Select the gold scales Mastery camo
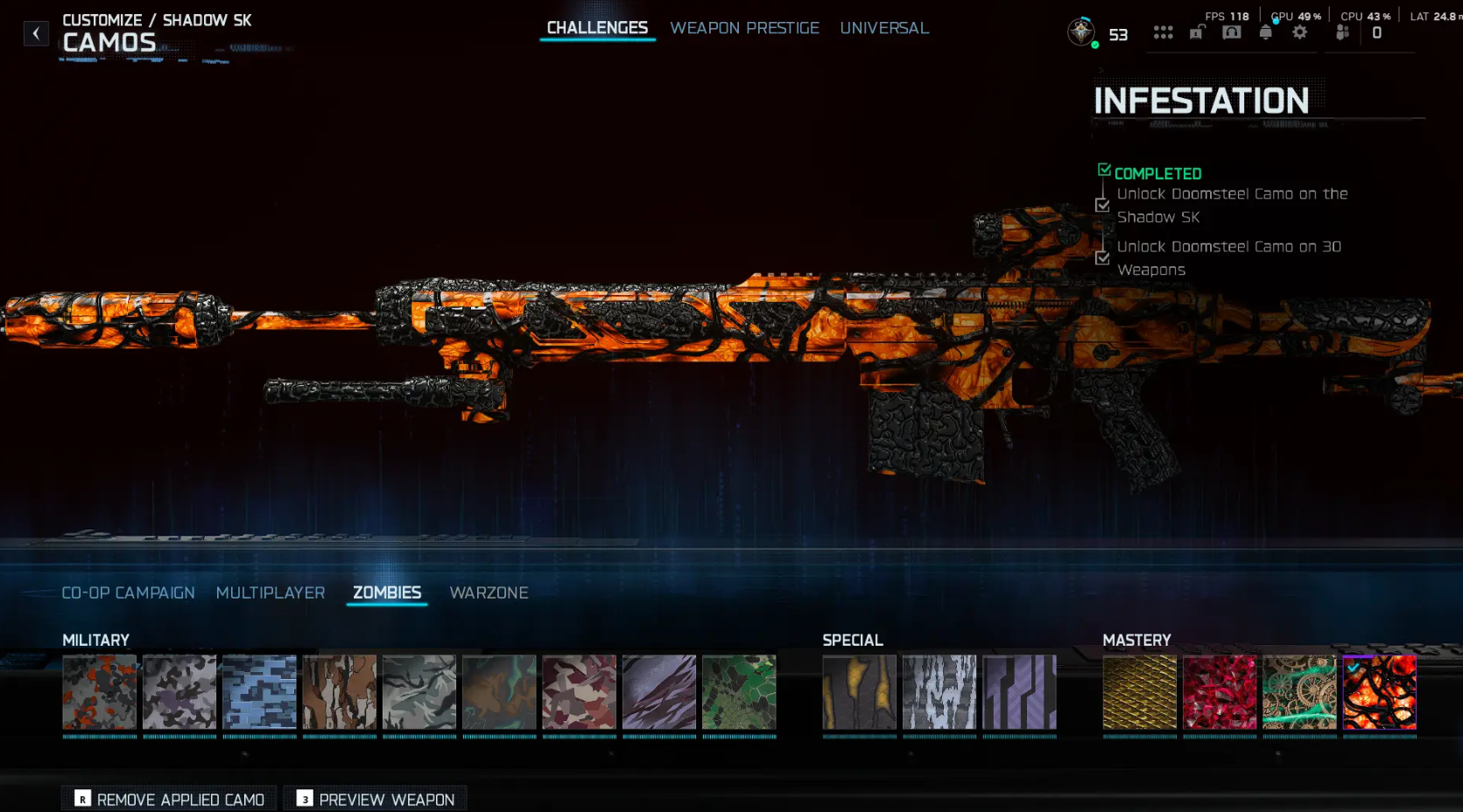 point(1139,692)
